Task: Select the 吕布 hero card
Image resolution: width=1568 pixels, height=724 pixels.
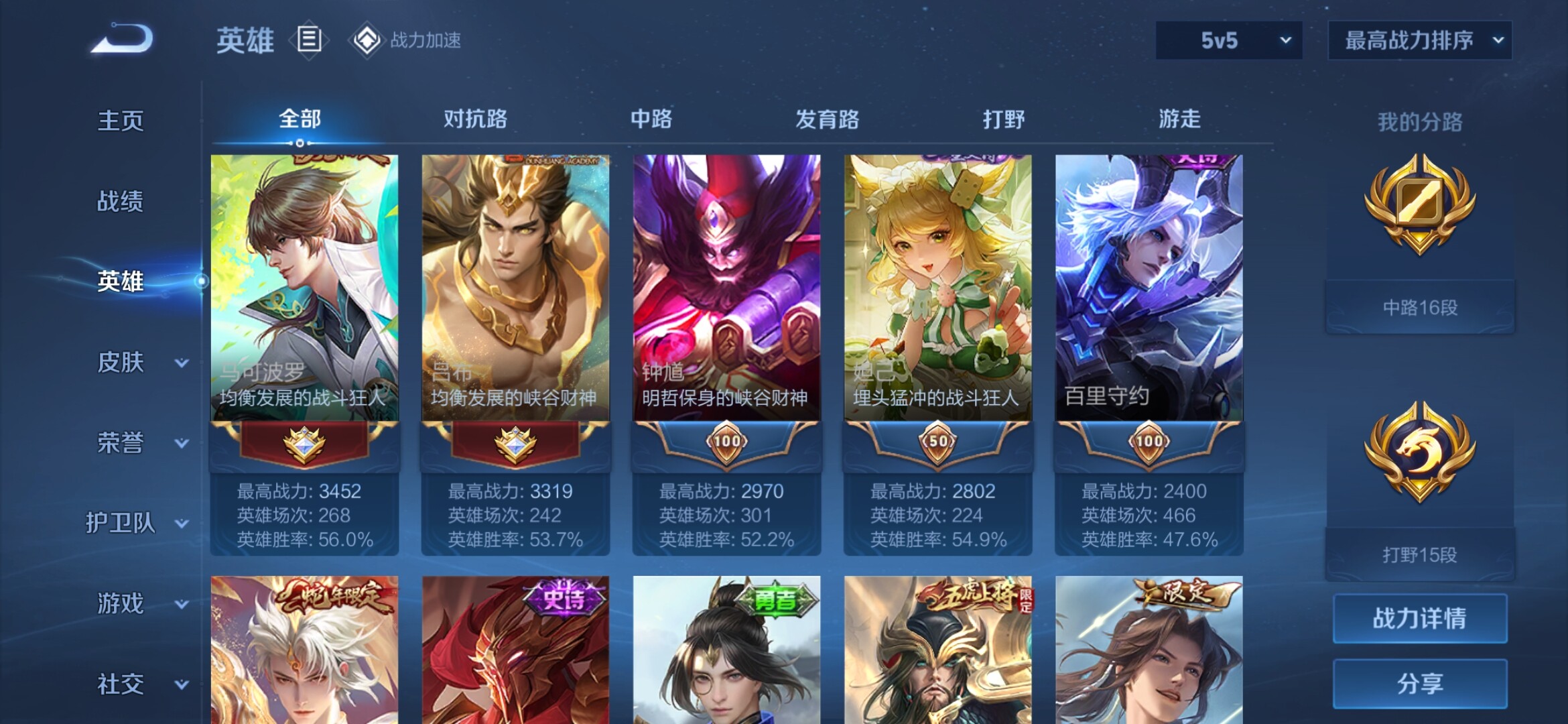Action: (x=515, y=288)
